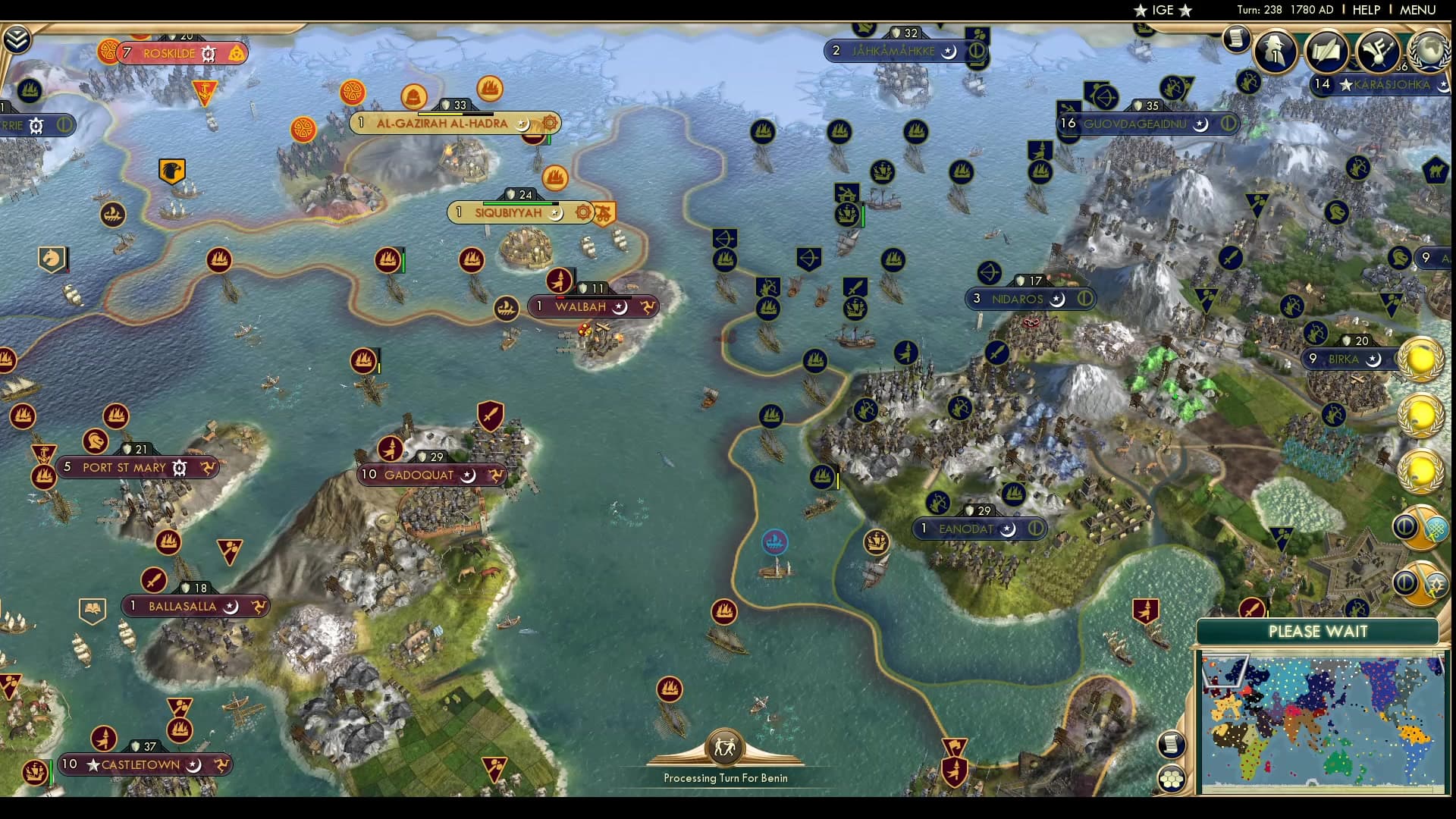Open the Espionage overview spy icon
The width and height of the screenshot is (1456, 819).
pos(1275,51)
